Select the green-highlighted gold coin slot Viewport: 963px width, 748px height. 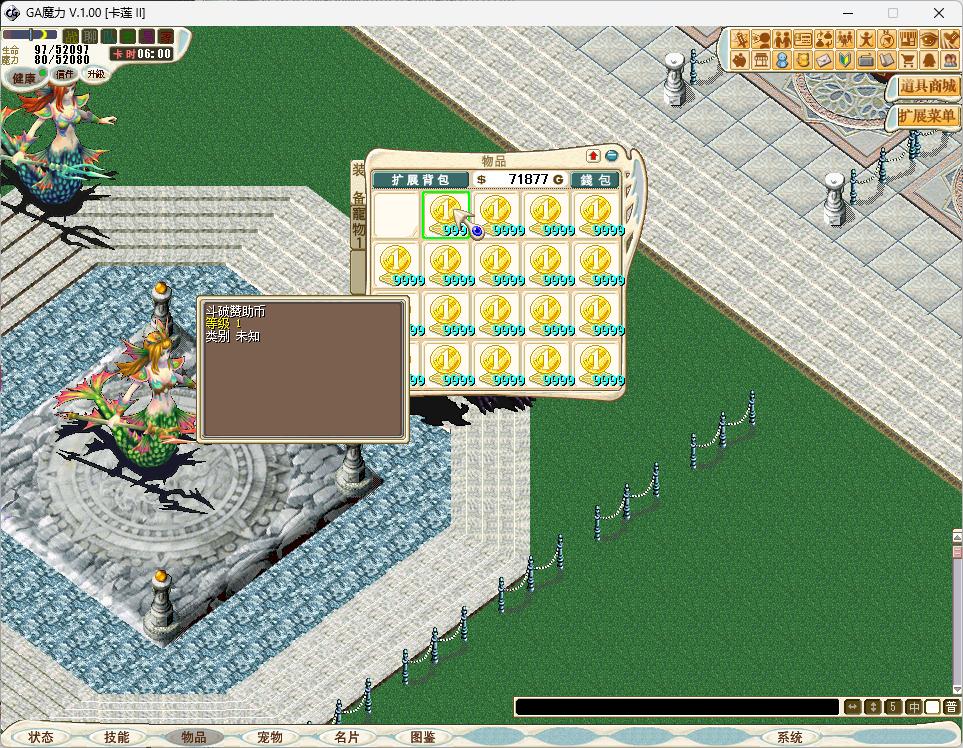click(x=446, y=215)
